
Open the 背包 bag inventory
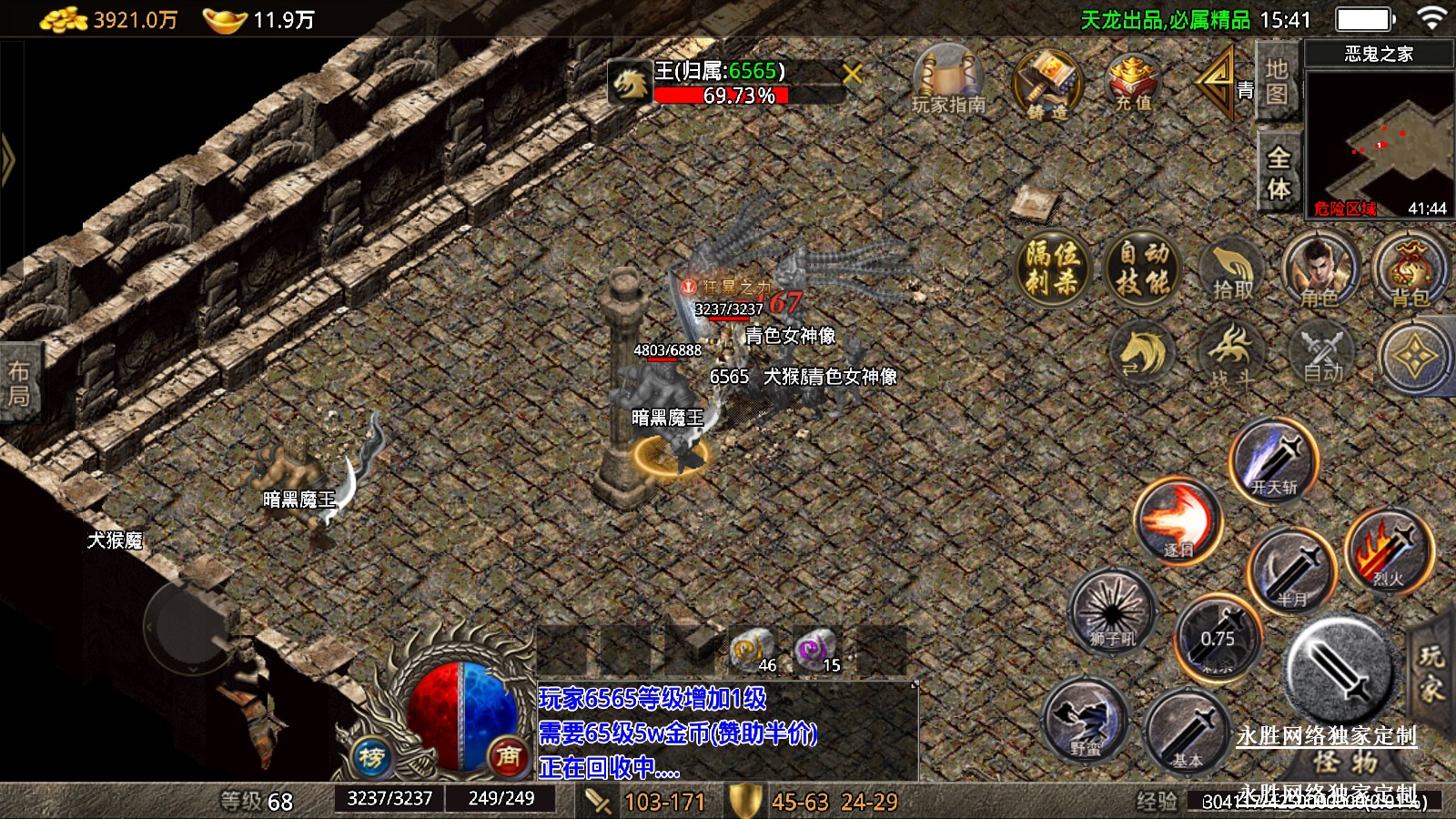1409,269
